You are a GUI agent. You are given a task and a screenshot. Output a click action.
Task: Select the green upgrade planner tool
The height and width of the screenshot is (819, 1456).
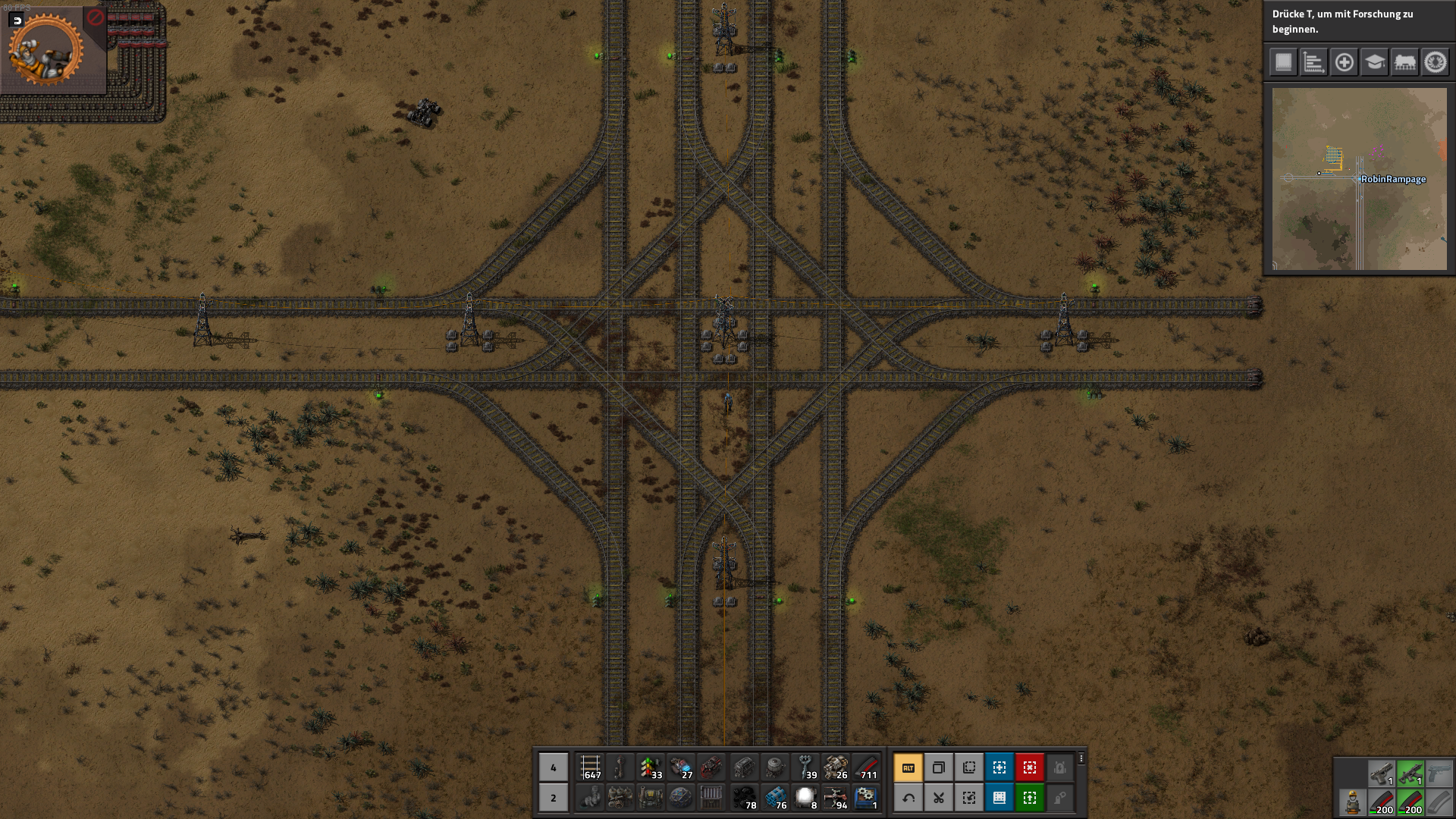(x=1030, y=798)
